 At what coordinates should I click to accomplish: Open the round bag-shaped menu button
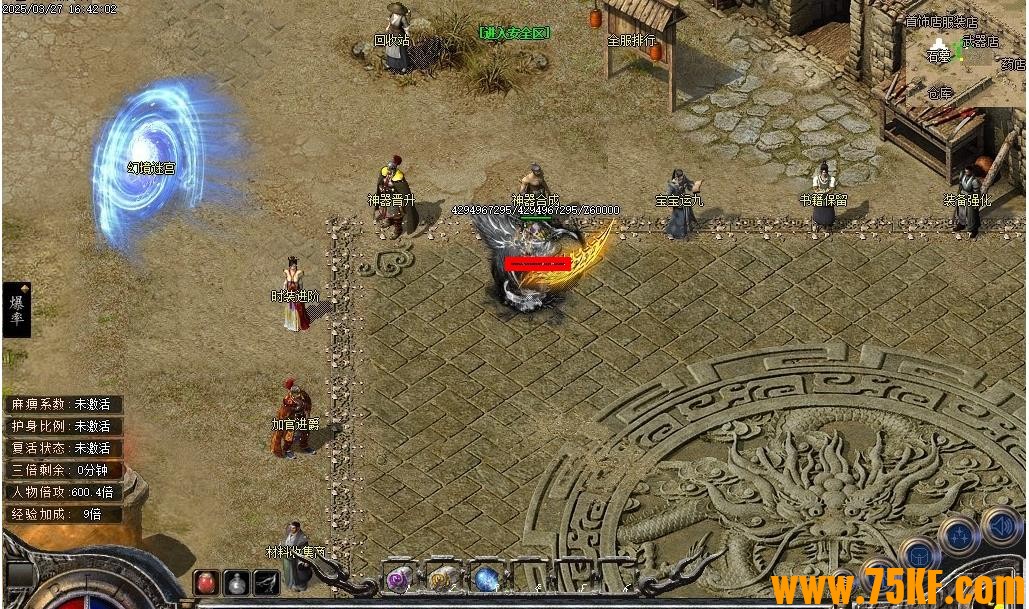(x=917, y=555)
